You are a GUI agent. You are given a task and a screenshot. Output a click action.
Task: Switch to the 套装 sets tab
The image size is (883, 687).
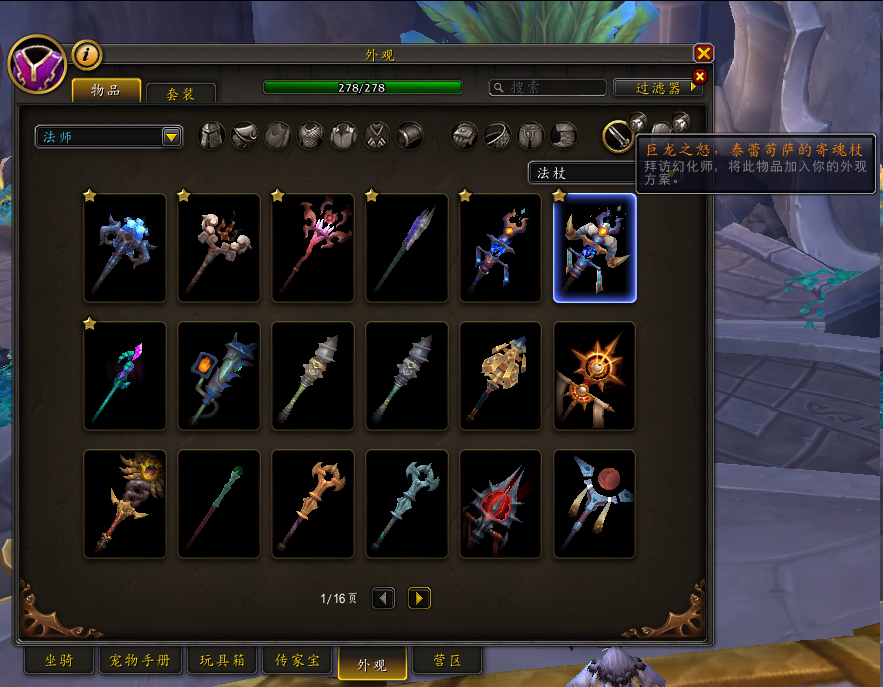pos(180,93)
